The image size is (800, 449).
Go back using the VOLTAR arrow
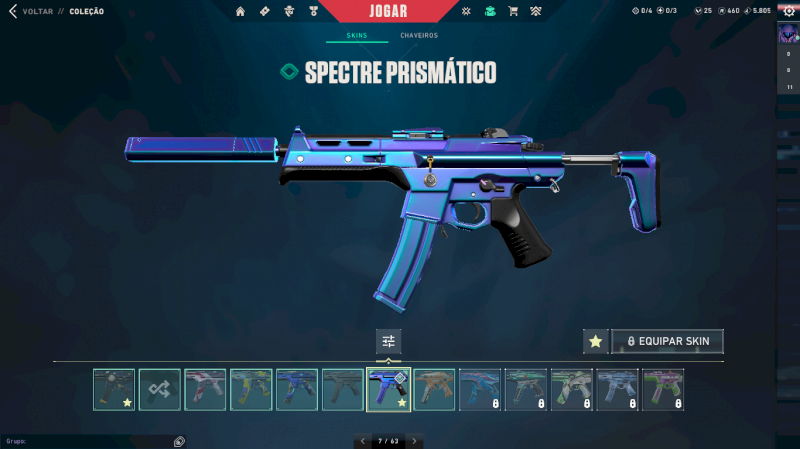(x=13, y=11)
